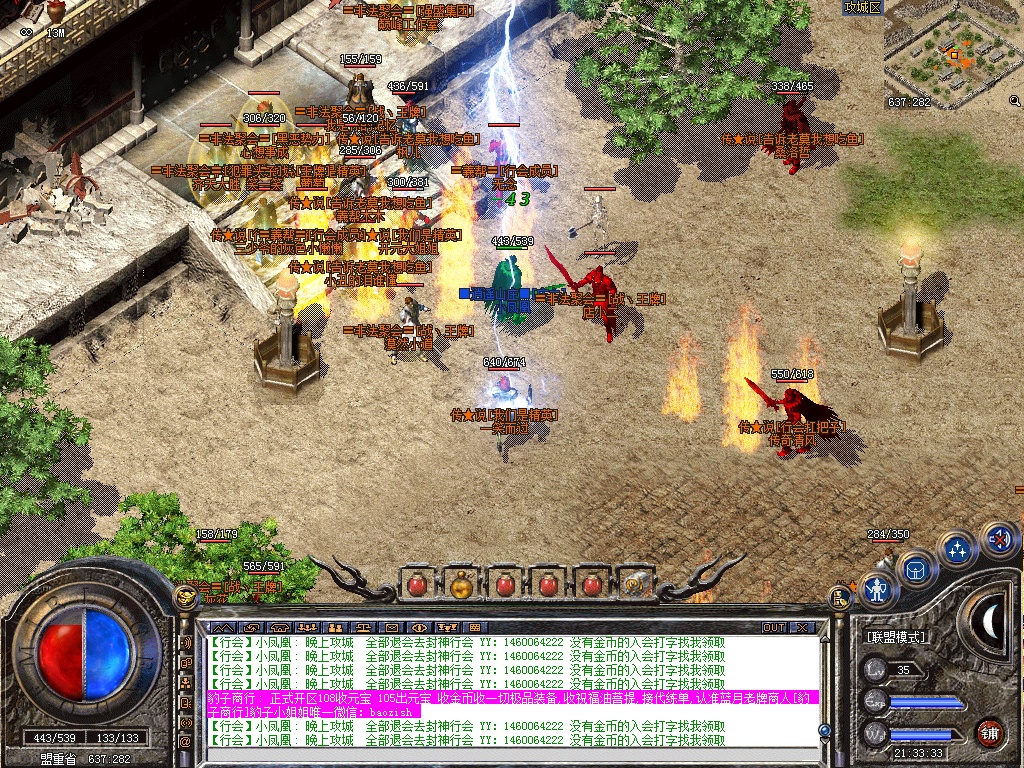Open the character status warrior icon
This screenshot has width=1024, height=768.
pos(879,589)
